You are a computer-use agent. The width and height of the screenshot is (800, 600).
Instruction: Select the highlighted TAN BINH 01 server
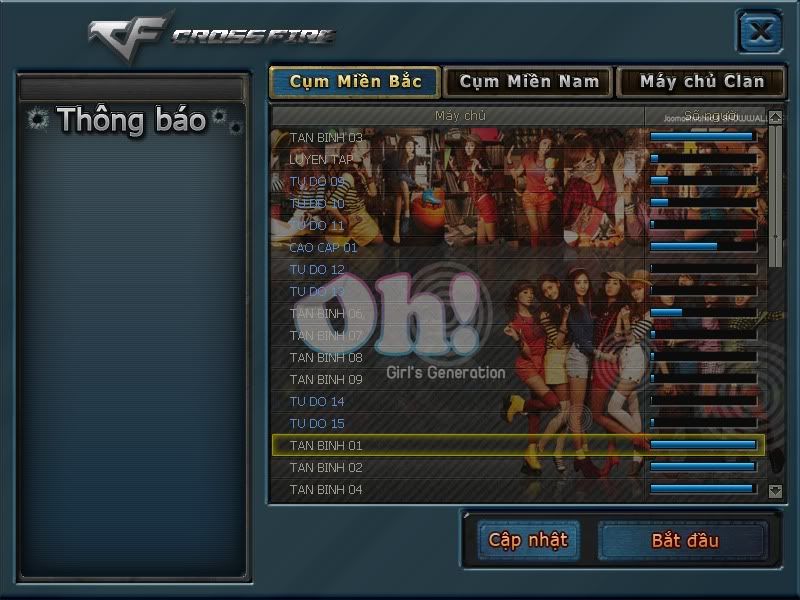(x=326, y=445)
